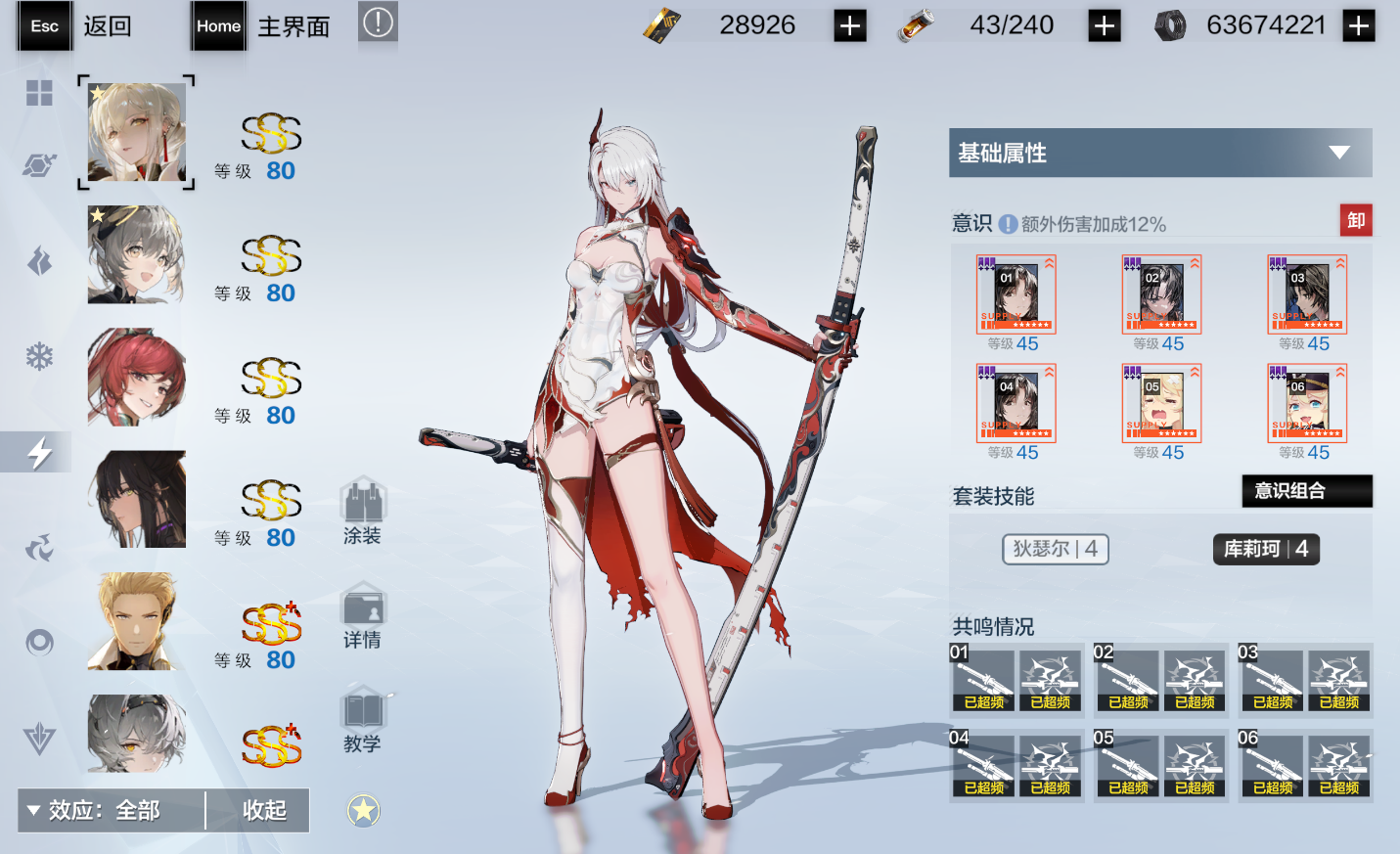Select the fire element filter icon

(x=37, y=261)
